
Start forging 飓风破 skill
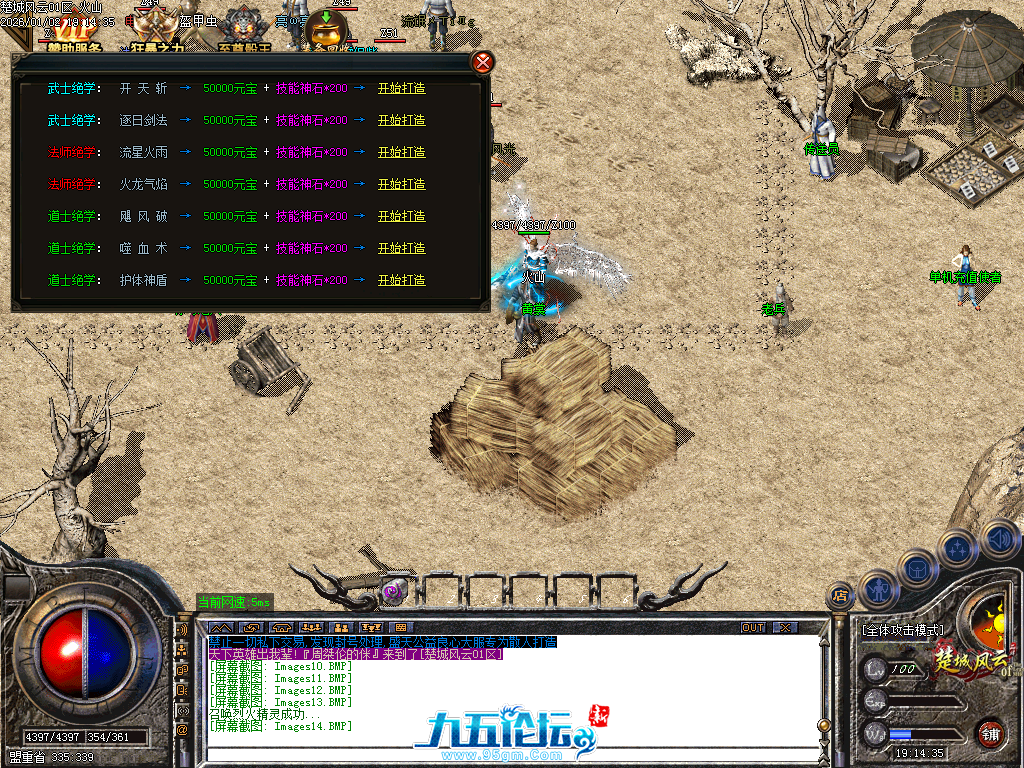401,216
